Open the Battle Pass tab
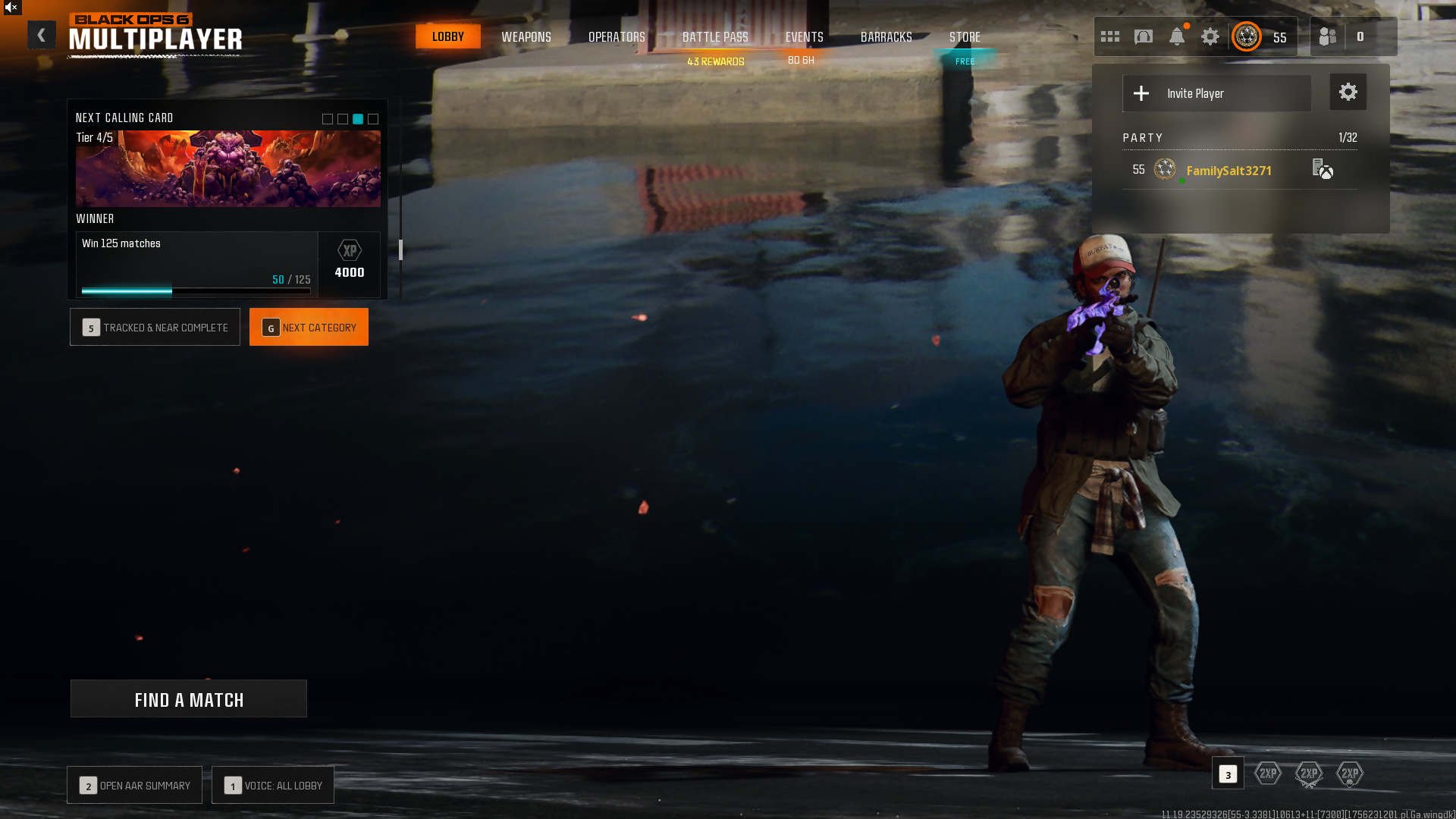 click(x=715, y=36)
